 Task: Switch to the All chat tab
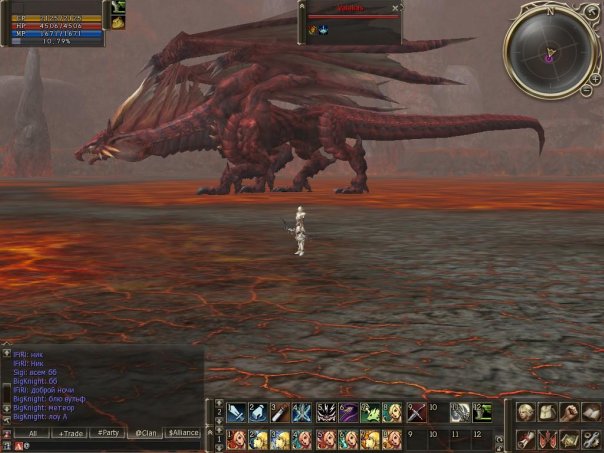pyautogui.click(x=33, y=433)
